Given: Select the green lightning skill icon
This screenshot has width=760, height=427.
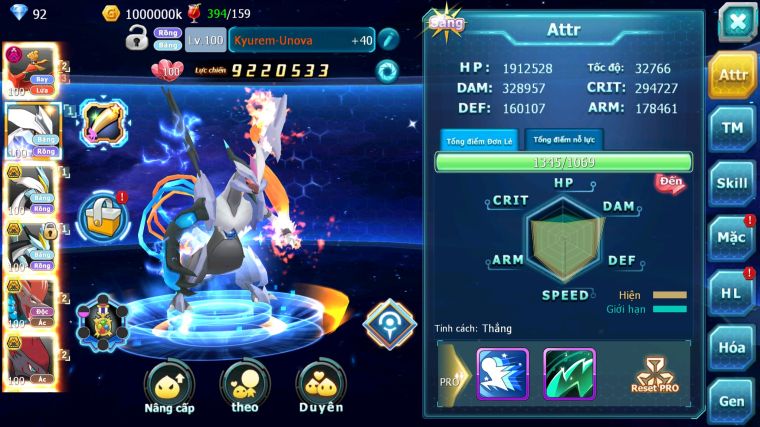Looking at the screenshot, I should pyautogui.click(x=569, y=373).
